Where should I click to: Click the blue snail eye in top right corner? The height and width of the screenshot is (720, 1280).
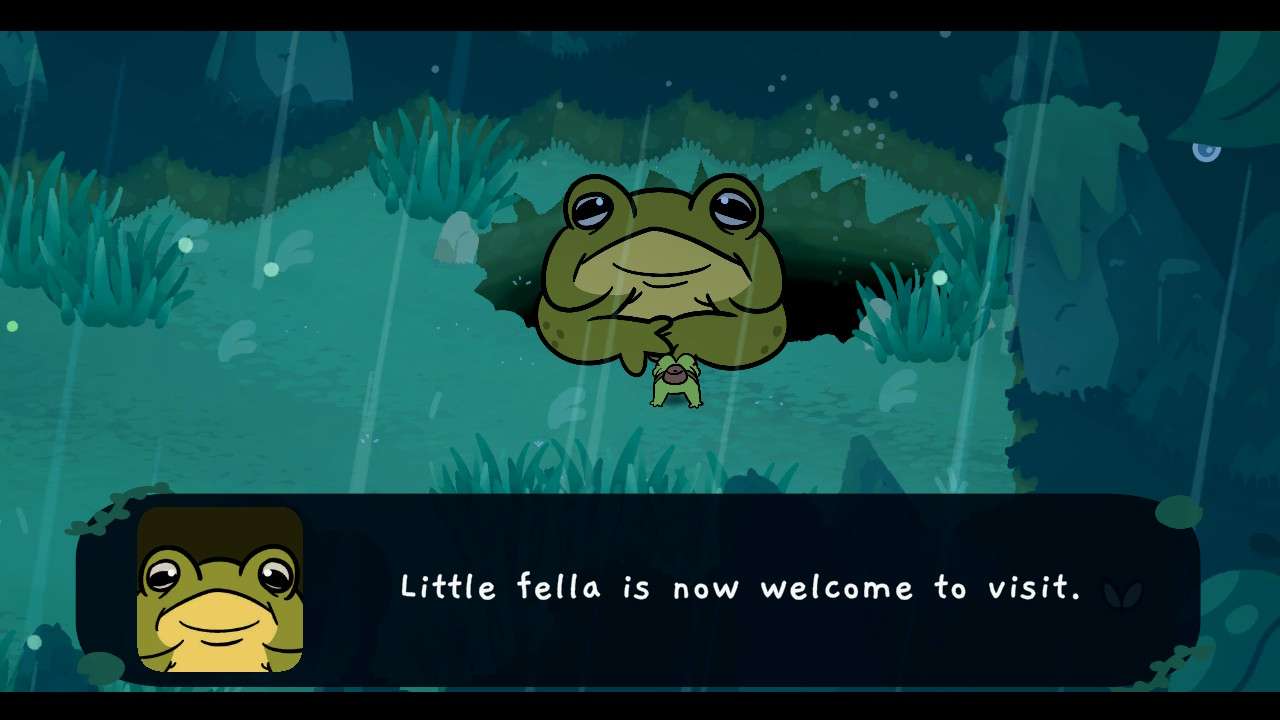pyautogui.click(x=1204, y=152)
